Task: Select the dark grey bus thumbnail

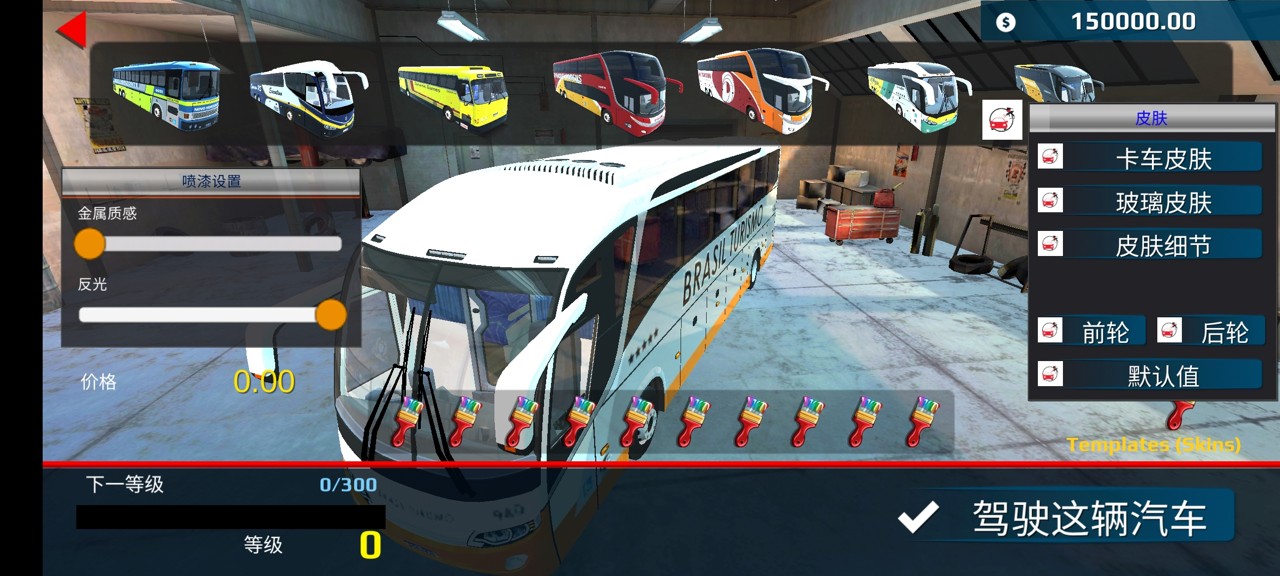Action: point(1058,84)
